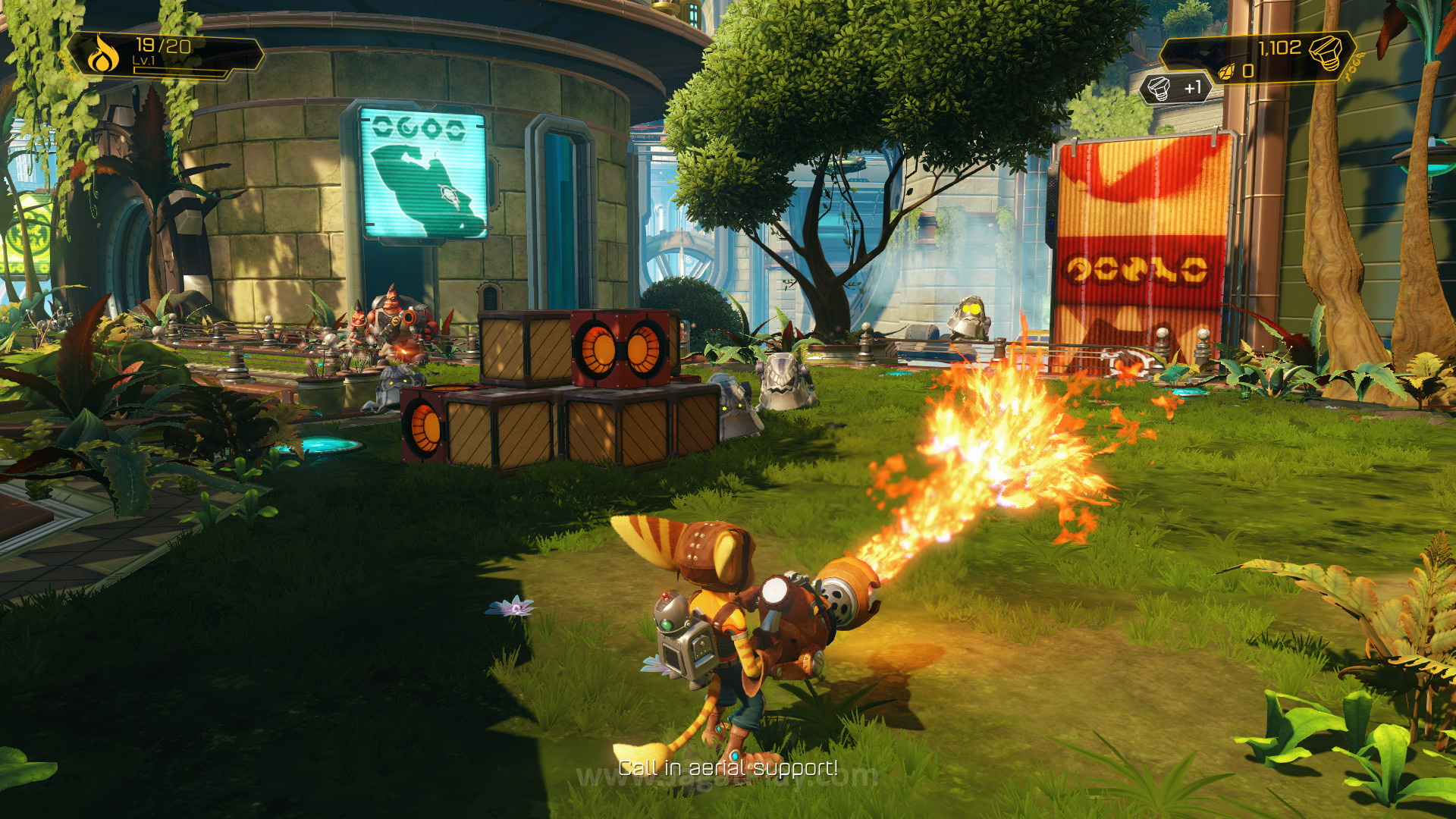
Task: Select the bolt currency icon
Action: point(1326,52)
